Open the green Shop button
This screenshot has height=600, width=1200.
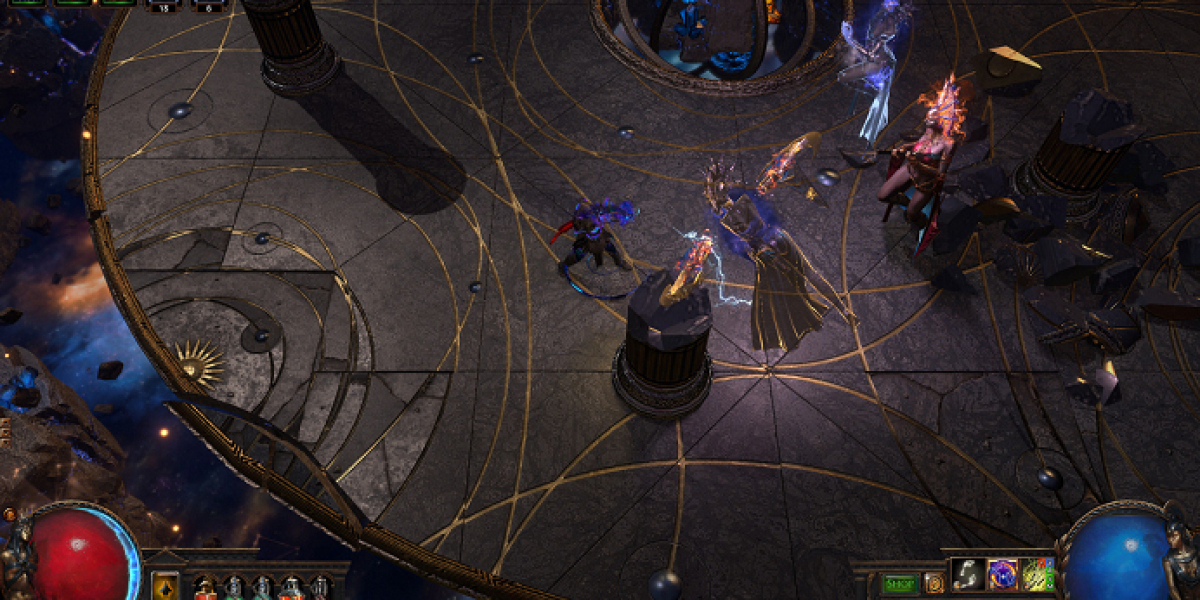(900, 583)
